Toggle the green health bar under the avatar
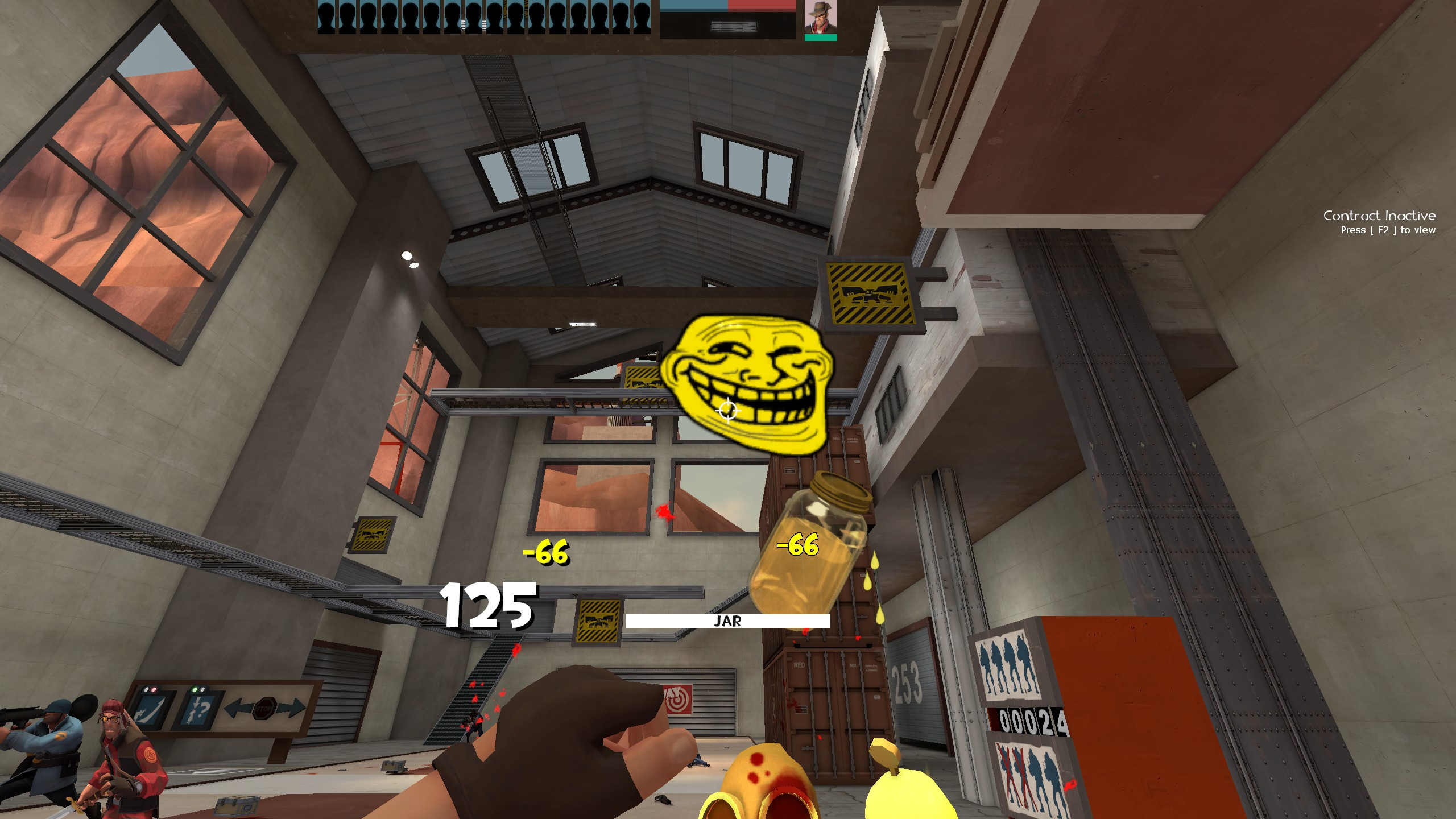Screen dimensions: 1456x819 (x=820, y=36)
